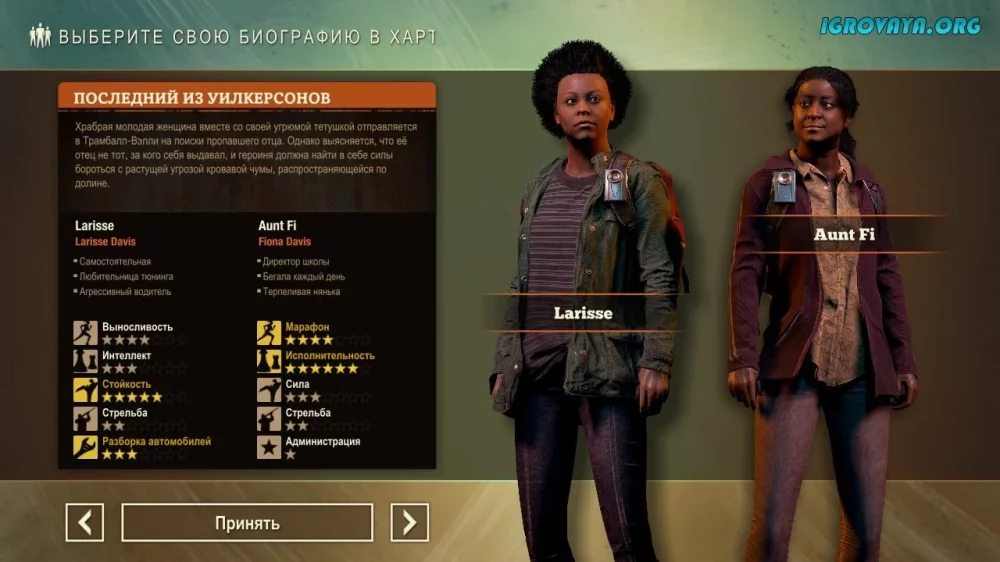This screenshot has width=1000, height=562.
Task: Click the Выносливость skill icon
Action: (85, 332)
